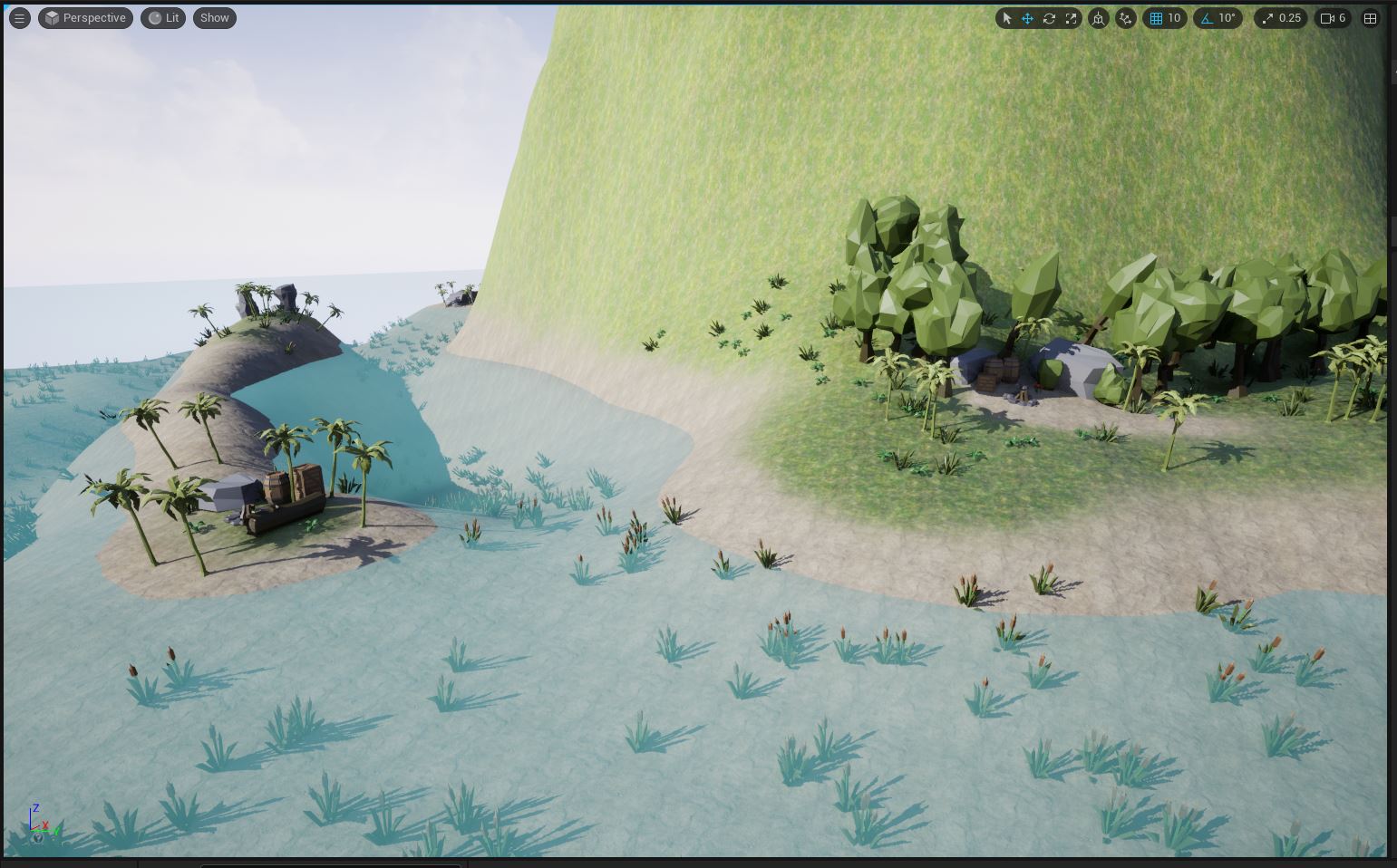1397x868 pixels.
Task: Switch to the rotate tool
Action: tap(1050, 18)
